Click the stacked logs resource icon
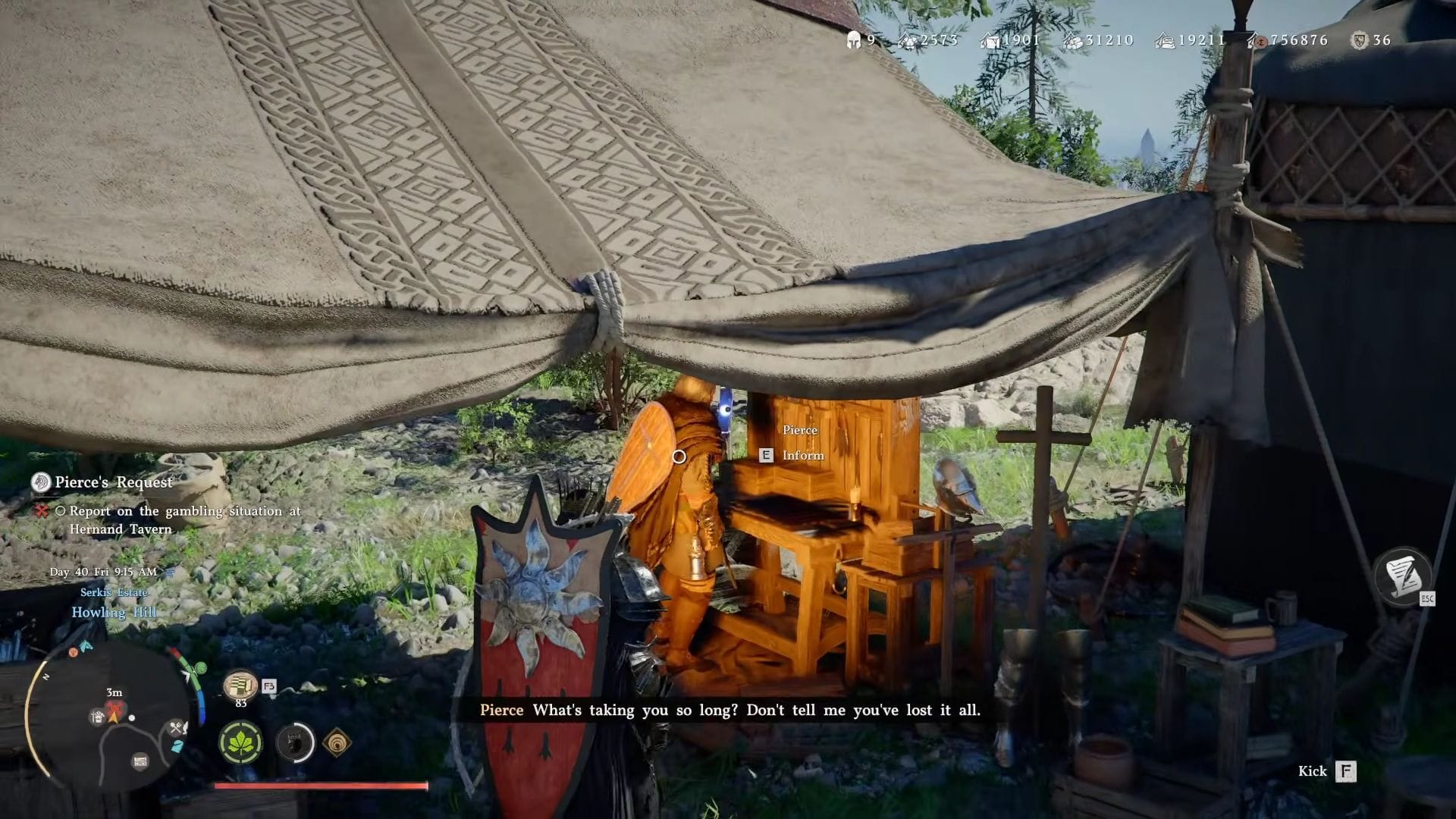Screen dimensions: 1456x819 click(x=1072, y=41)
